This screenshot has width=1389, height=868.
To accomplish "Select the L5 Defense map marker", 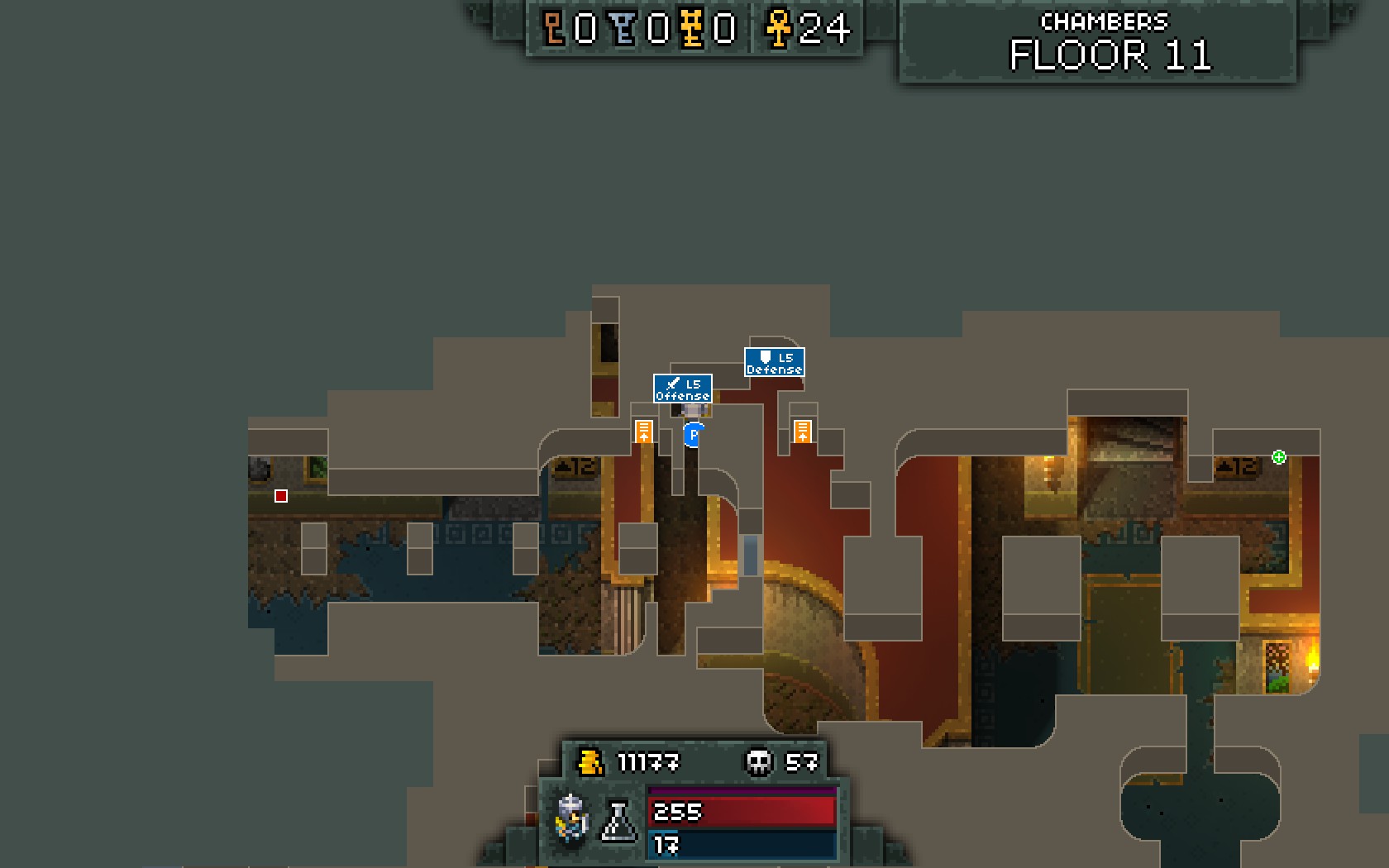I will 774,362.
